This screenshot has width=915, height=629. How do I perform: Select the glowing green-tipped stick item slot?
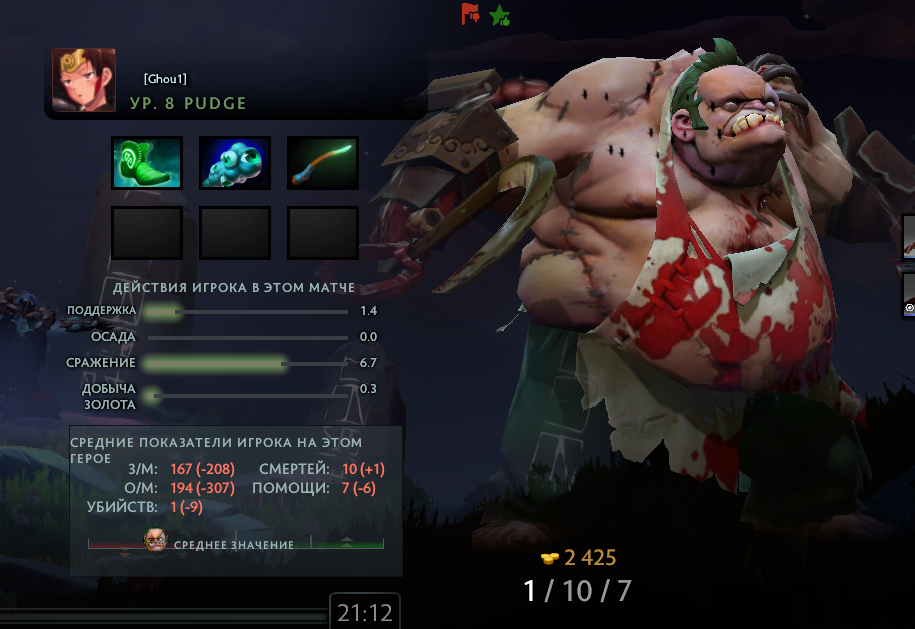pyautogui.click(x=323, y=163)
